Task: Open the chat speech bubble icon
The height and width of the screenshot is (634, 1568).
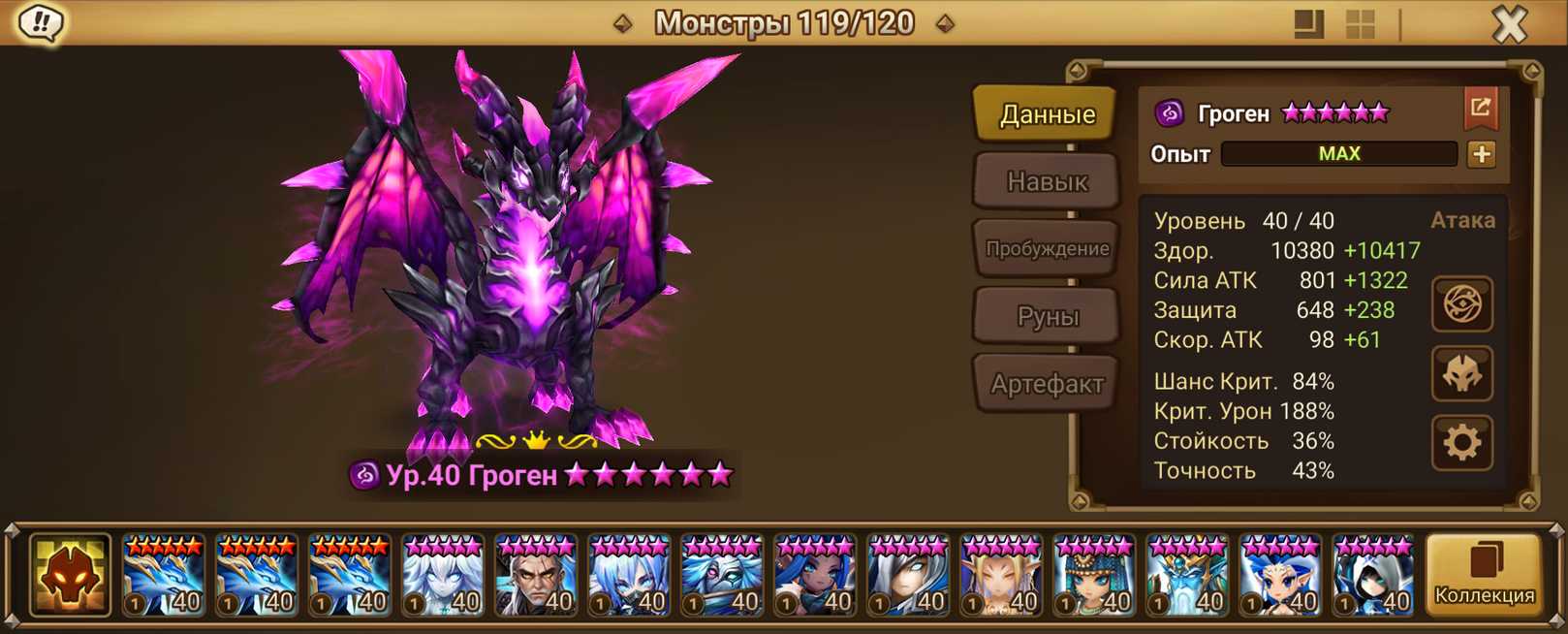Action: click(41, 23)
